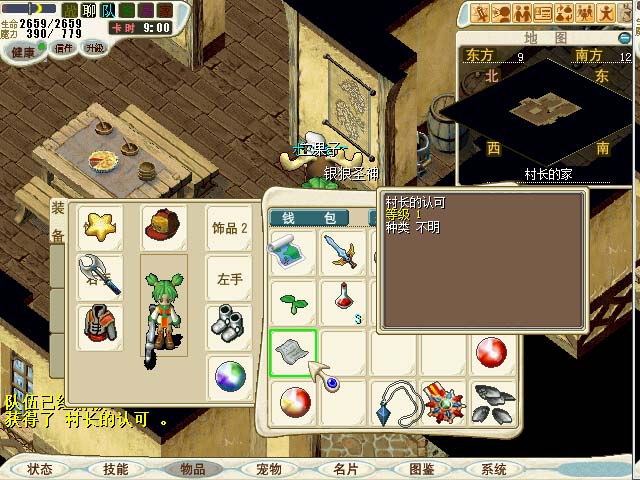Select the green sprout item
Image resolution: width=640 pixels, height=480 pixels.
point(293,300)
